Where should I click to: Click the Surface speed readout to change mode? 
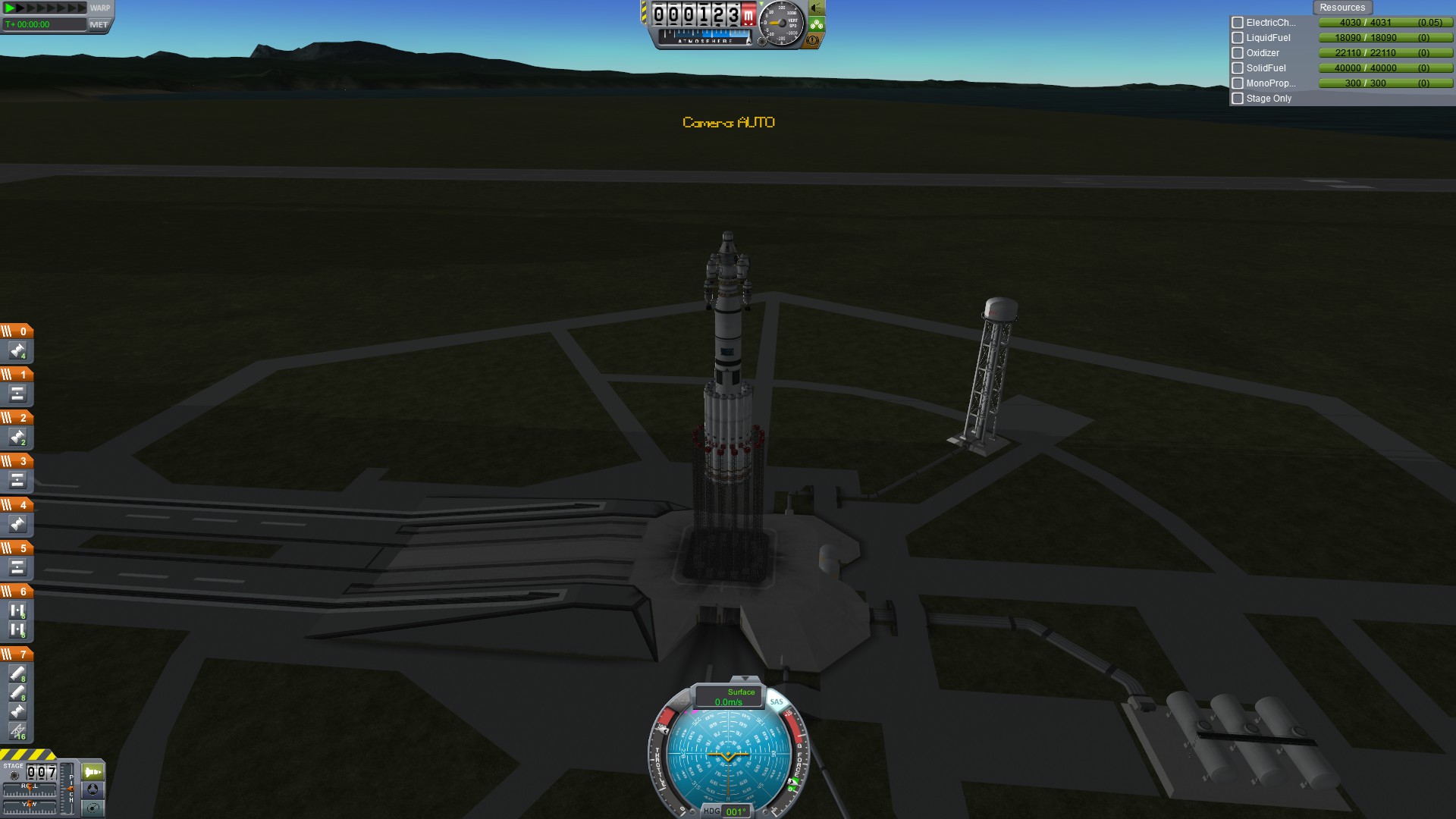point(729,697)
